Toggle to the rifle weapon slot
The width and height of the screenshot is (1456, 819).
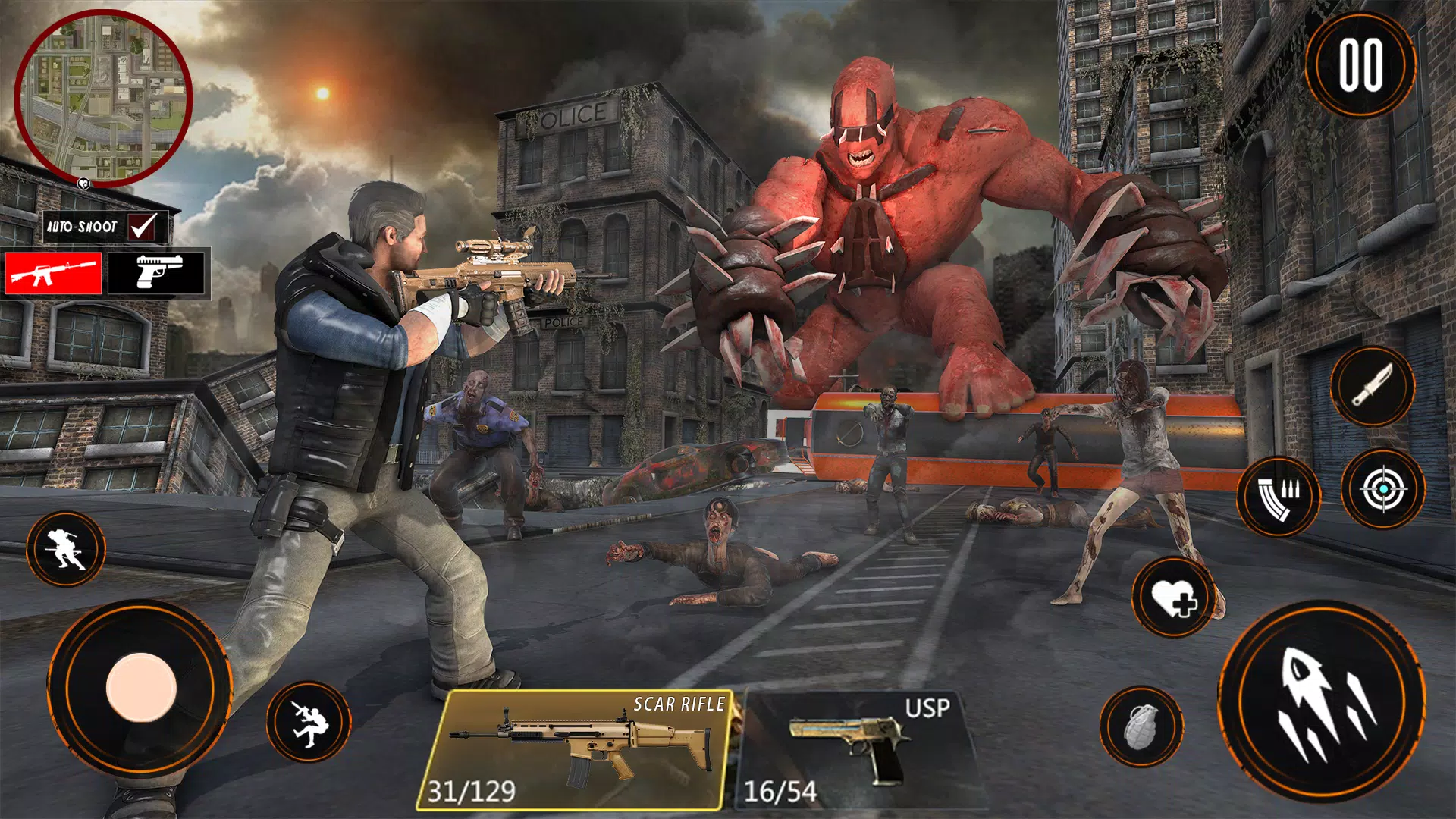[52, 274]
